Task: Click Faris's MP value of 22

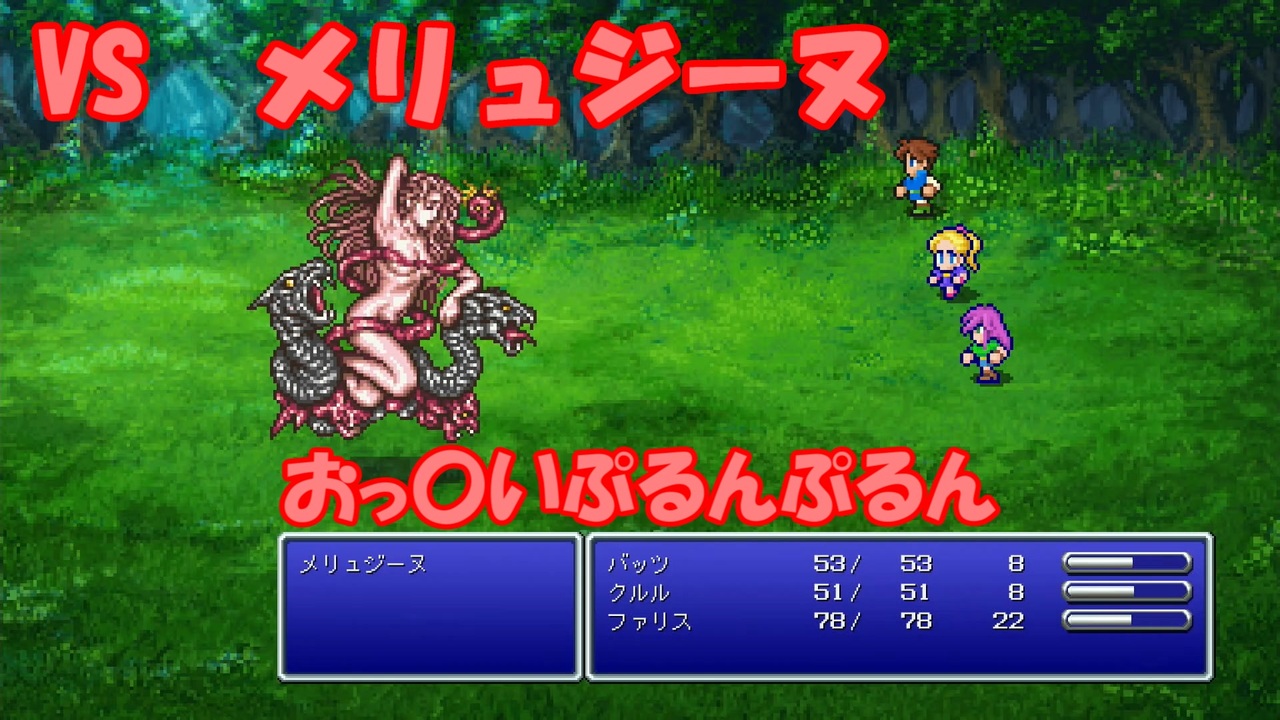Action: 1008,622
